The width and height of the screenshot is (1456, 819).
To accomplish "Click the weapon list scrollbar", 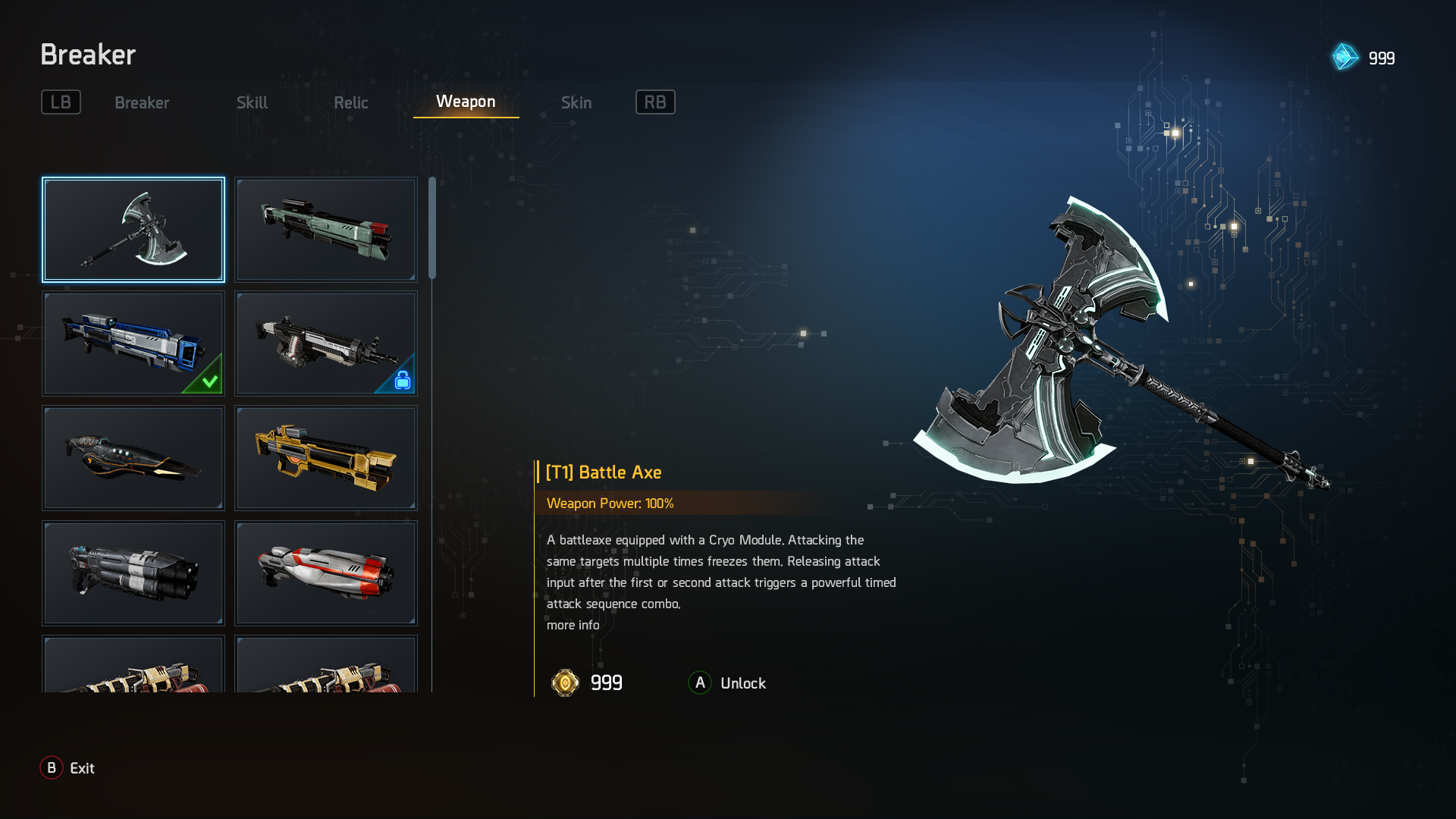I will coord(432,228).
